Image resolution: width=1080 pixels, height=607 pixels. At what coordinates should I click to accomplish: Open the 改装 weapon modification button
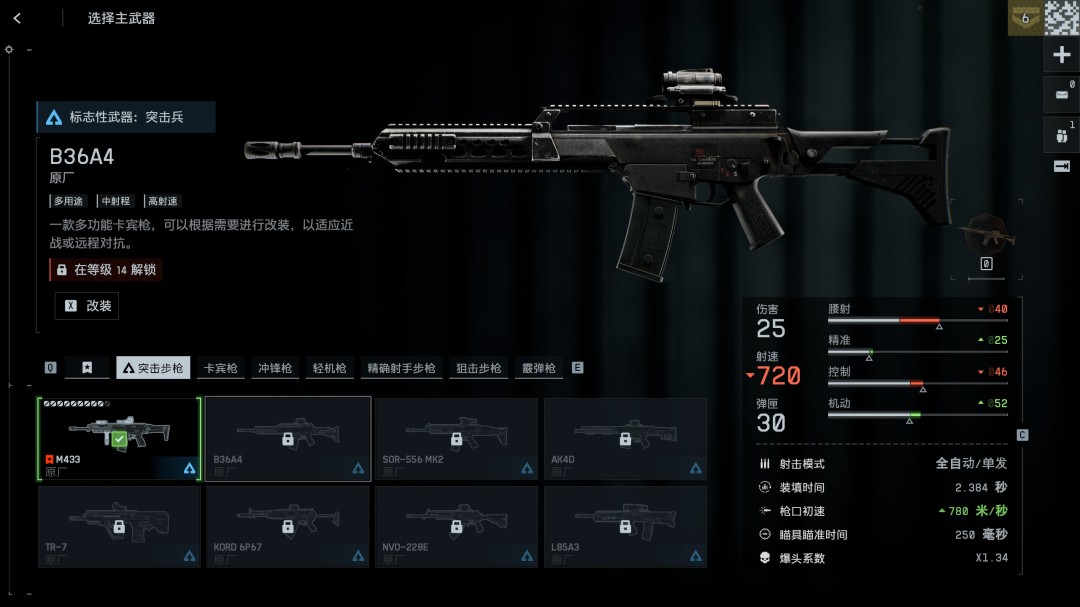(87, 306)
